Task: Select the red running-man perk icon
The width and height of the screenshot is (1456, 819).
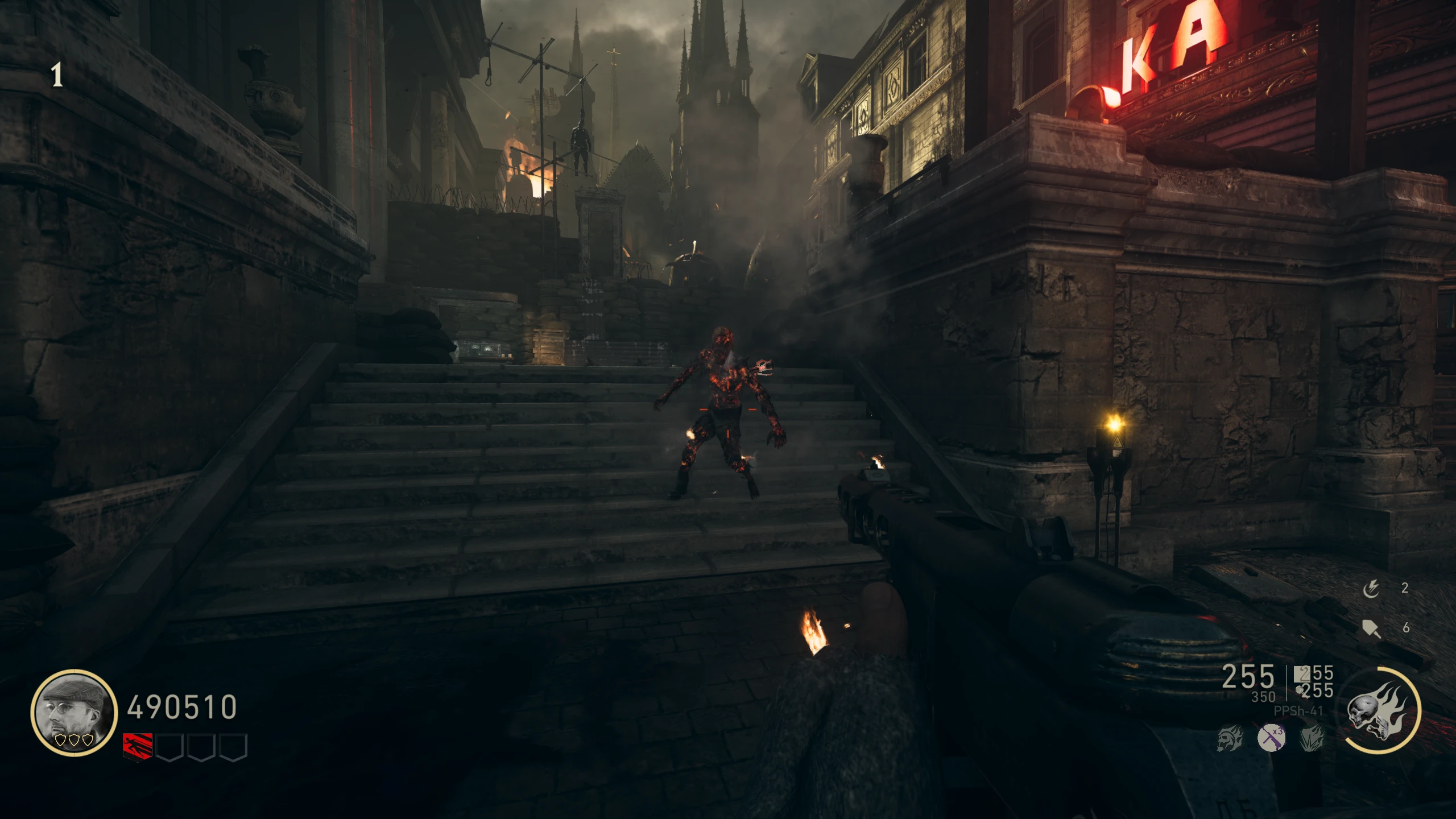Action: [x=138, y=746]
